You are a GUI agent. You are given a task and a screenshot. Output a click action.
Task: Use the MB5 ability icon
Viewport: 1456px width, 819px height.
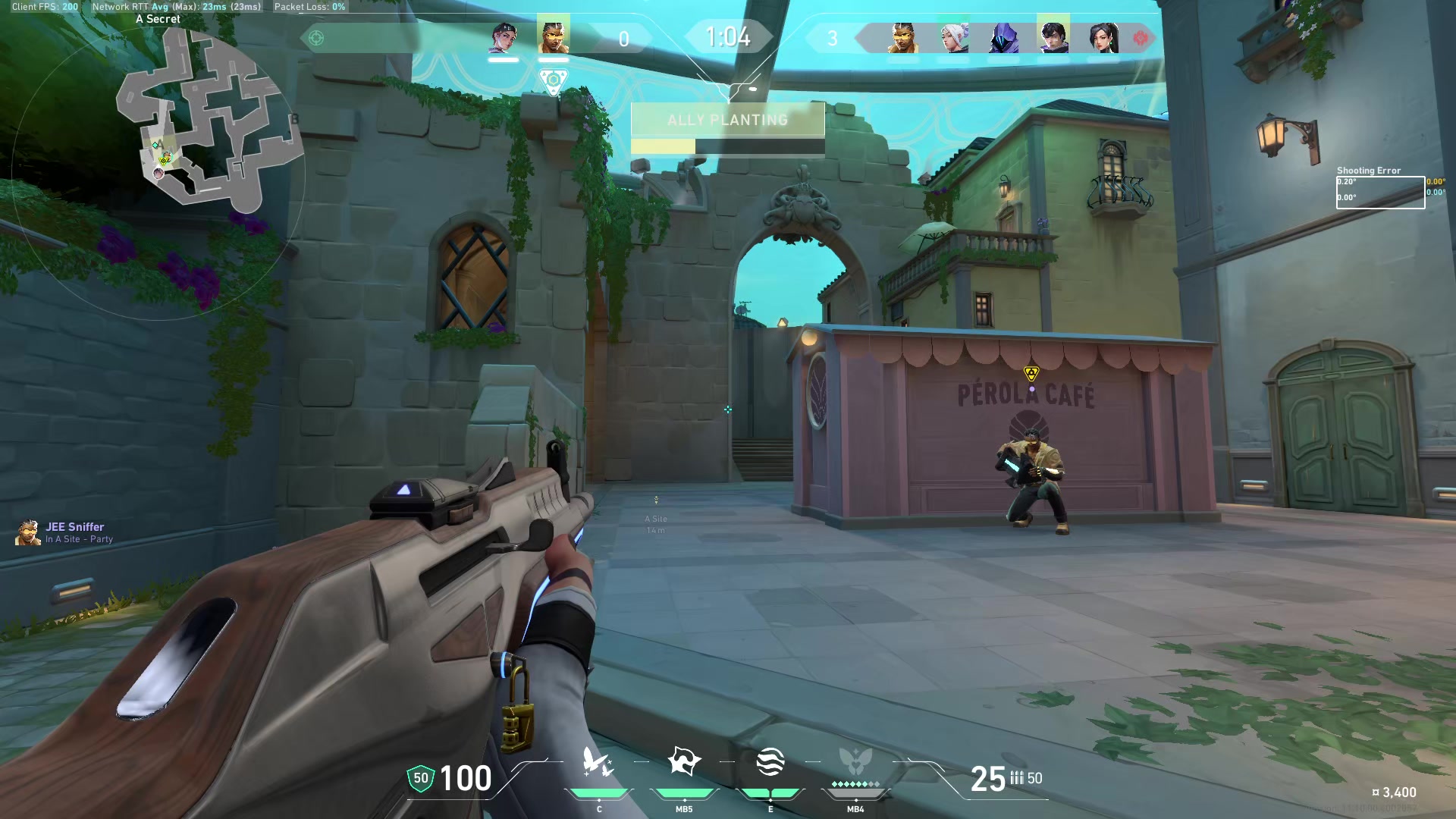tap(684, 763)
